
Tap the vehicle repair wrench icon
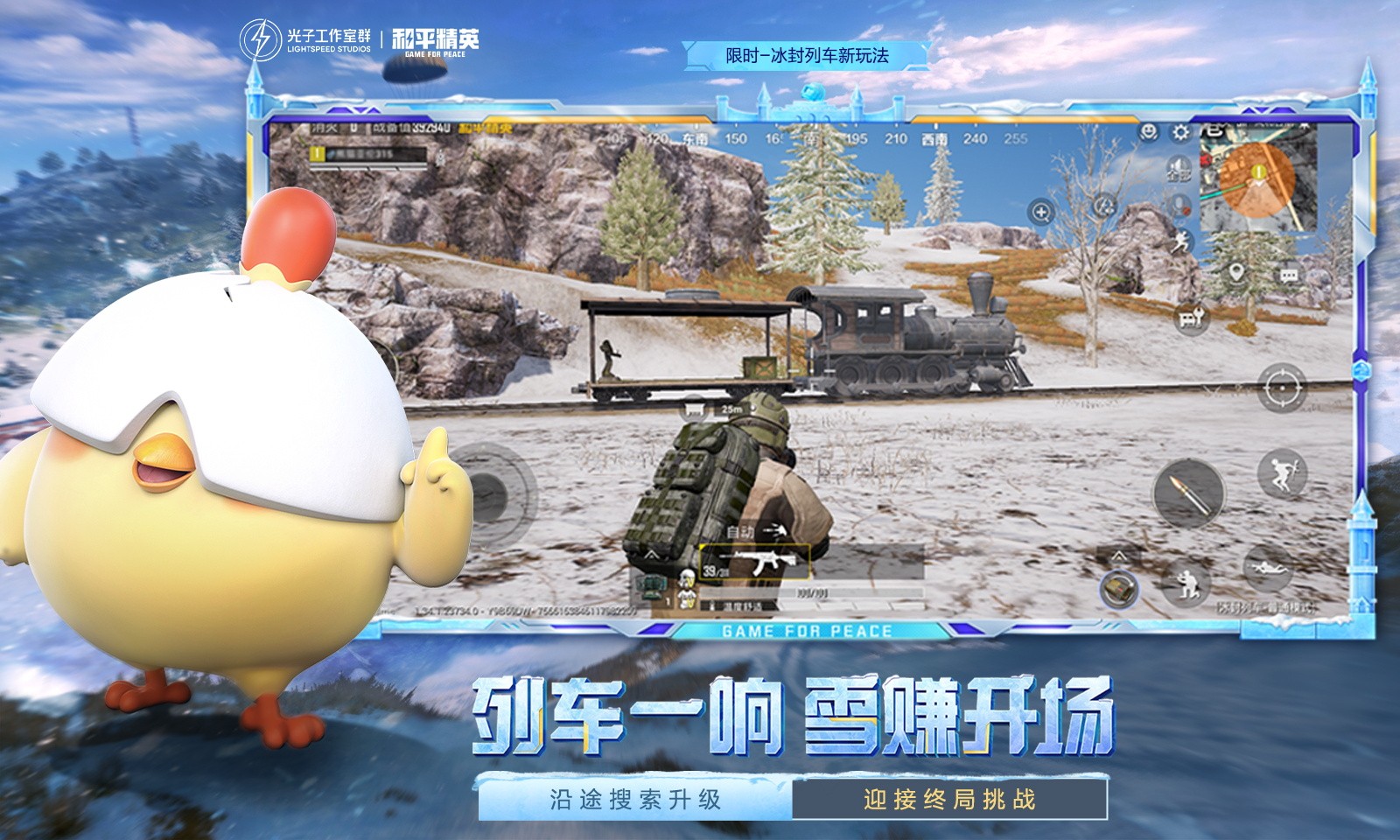click(1193, 318)
